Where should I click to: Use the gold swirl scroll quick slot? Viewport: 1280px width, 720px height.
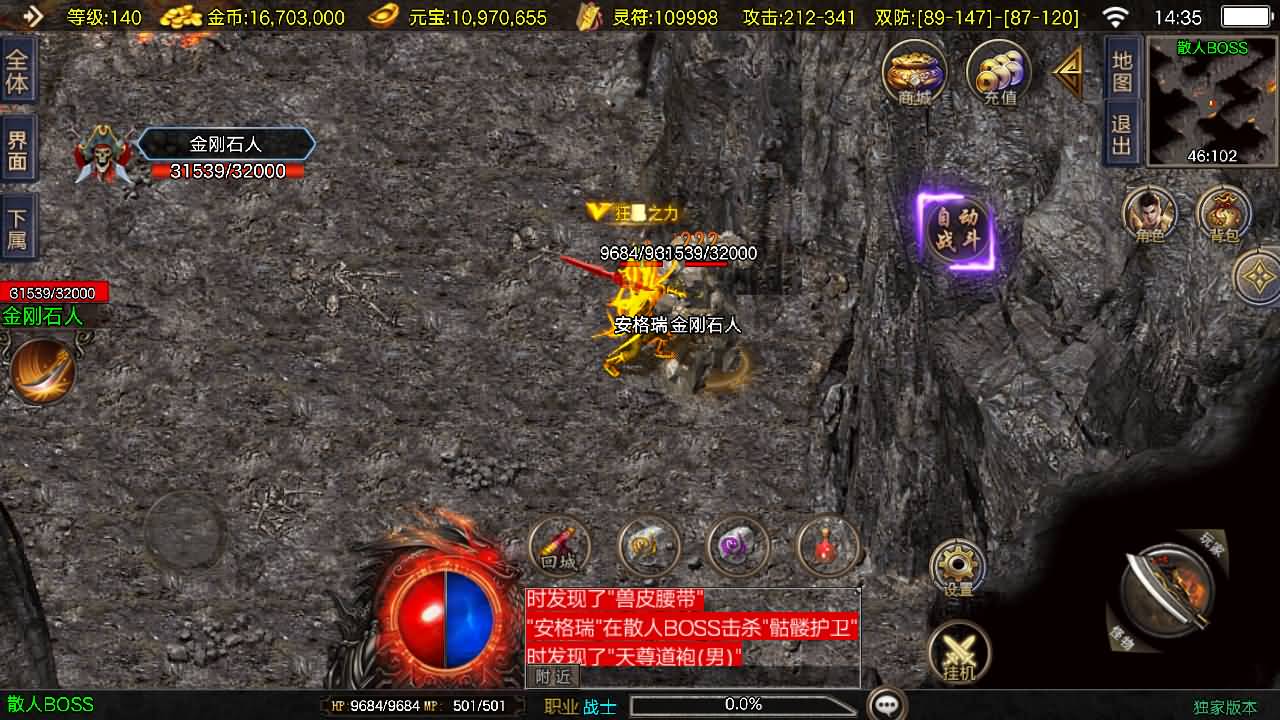coord(649,548)
